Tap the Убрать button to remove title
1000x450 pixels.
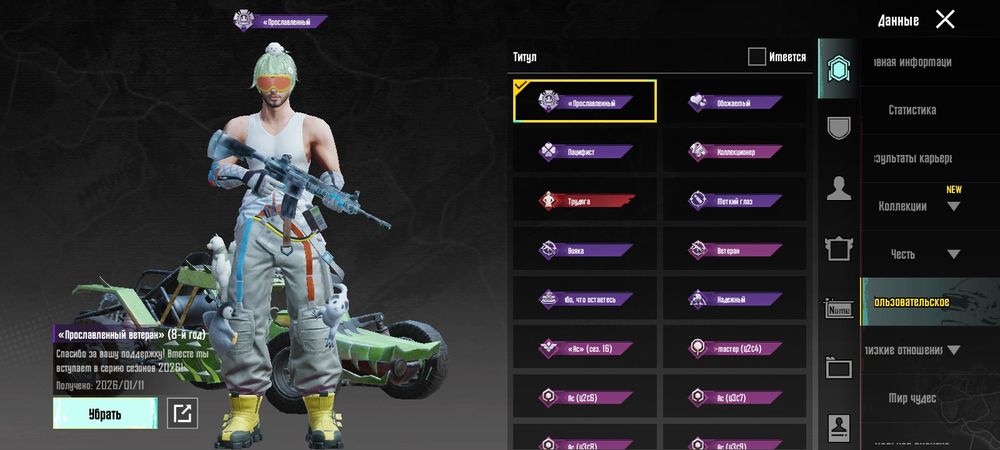click(105, 413)
